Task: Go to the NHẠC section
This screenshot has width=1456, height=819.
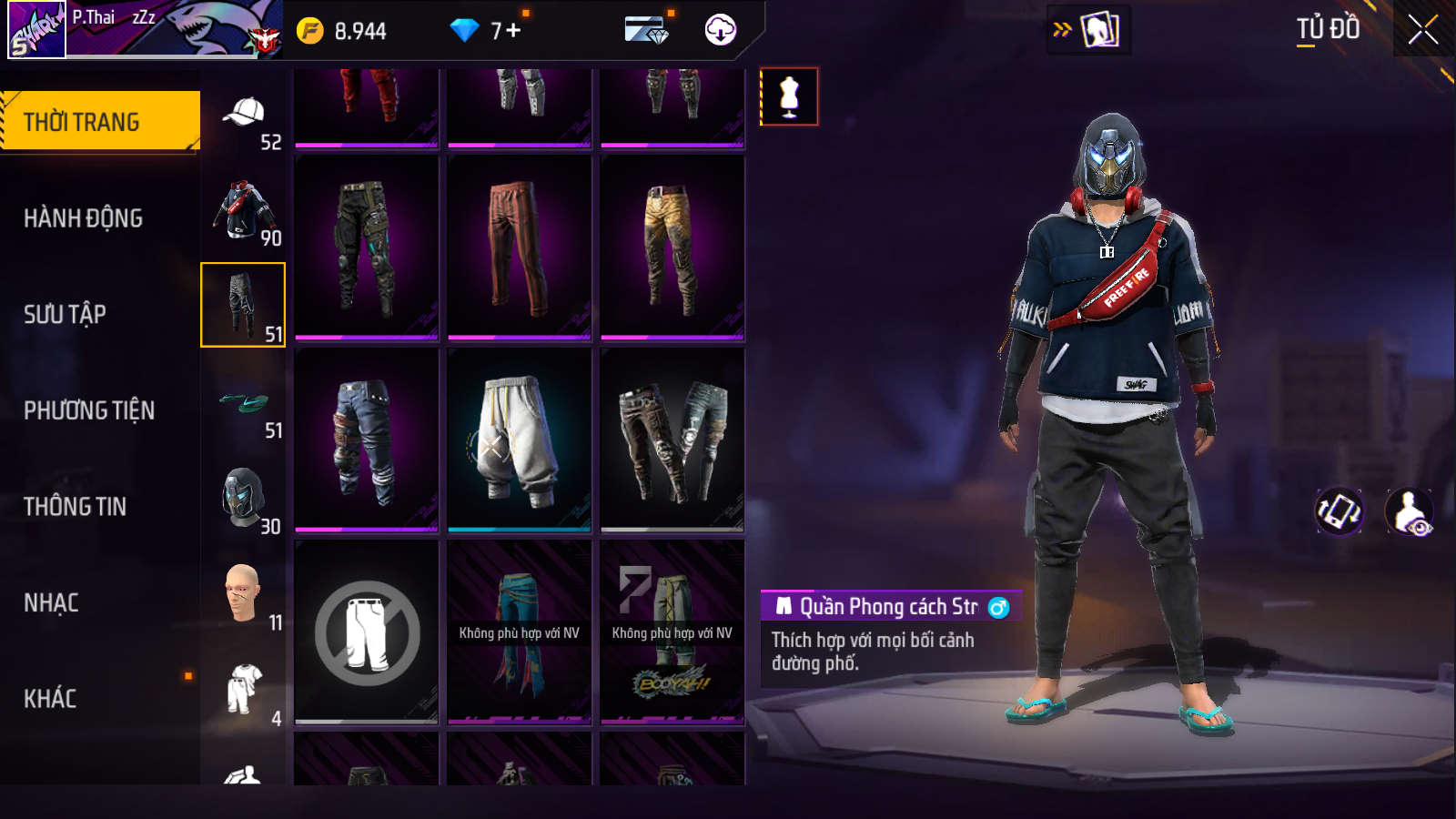Action: [x=52, y=602]
